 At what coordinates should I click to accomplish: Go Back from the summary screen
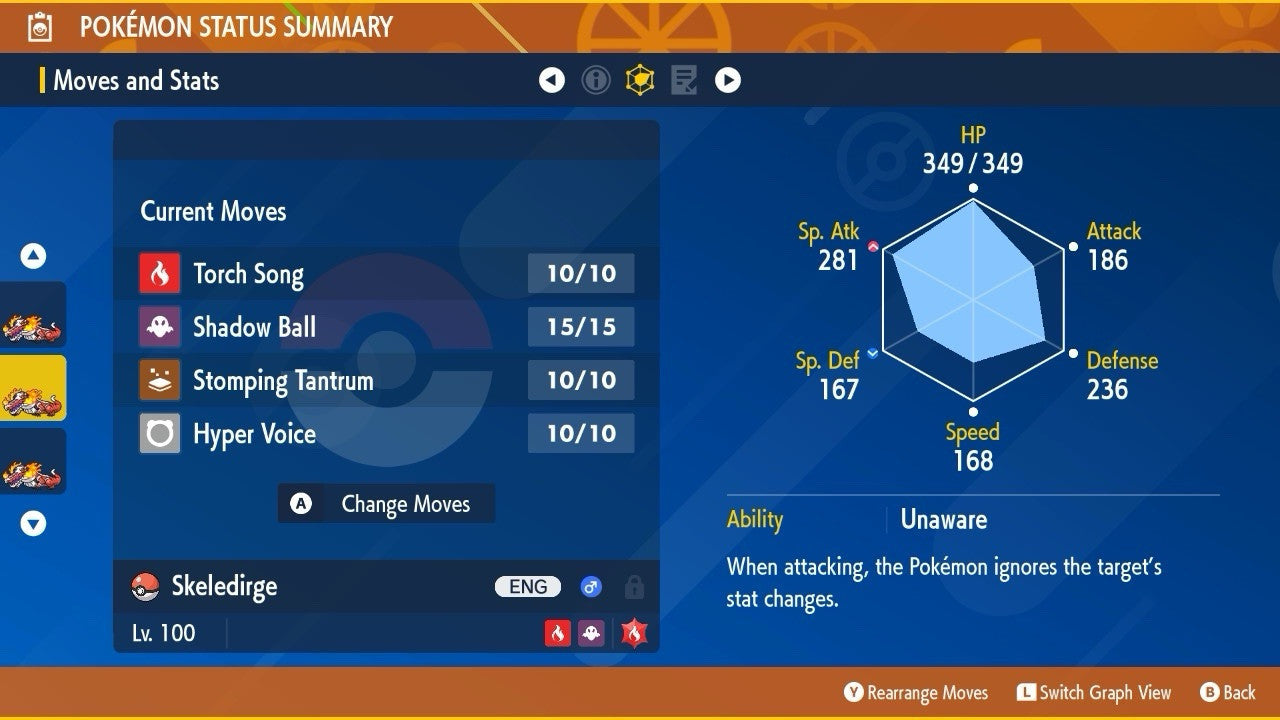tap(1227, 692)
